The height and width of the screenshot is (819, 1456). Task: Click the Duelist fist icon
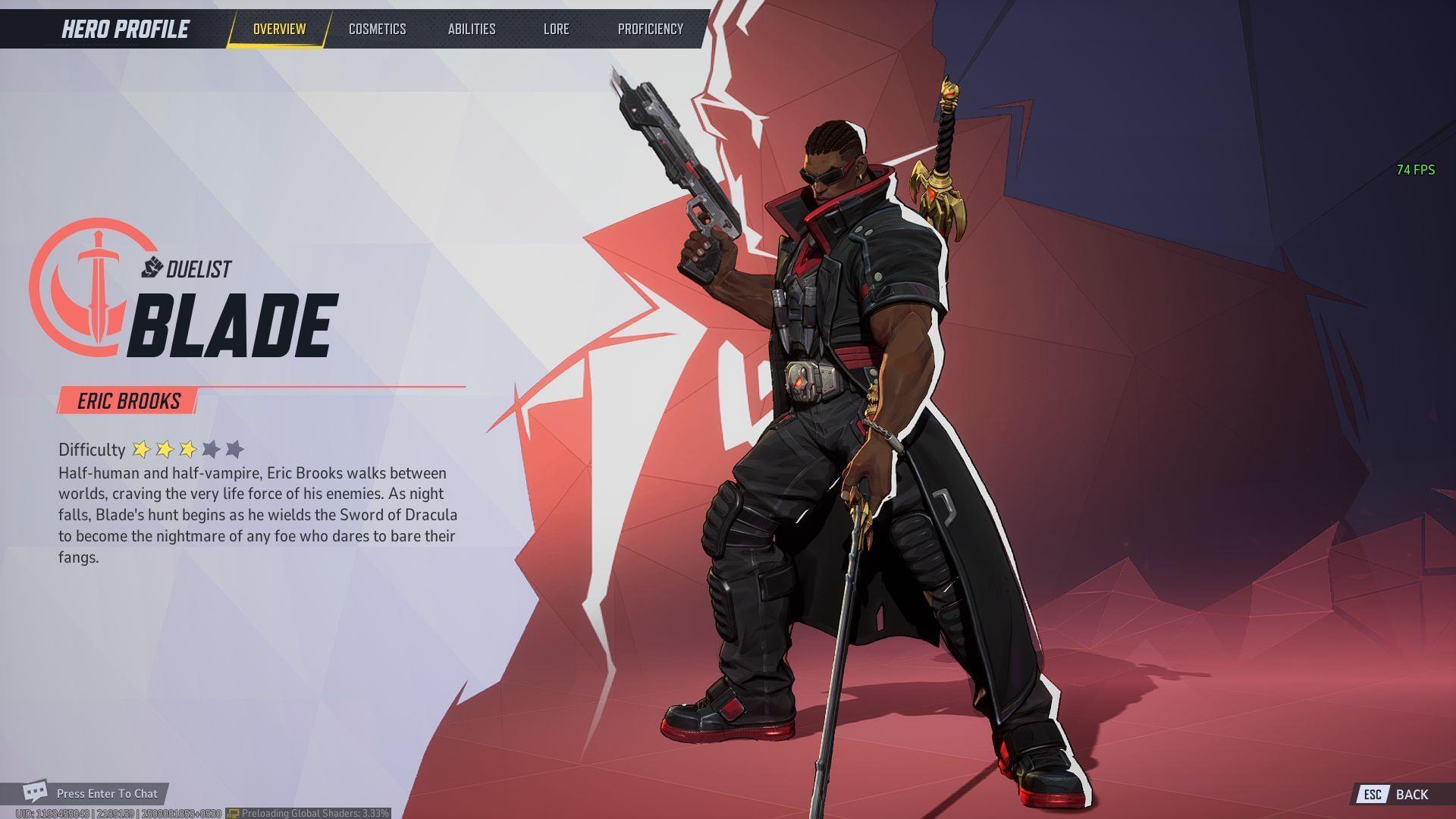(x=152, y=265)
